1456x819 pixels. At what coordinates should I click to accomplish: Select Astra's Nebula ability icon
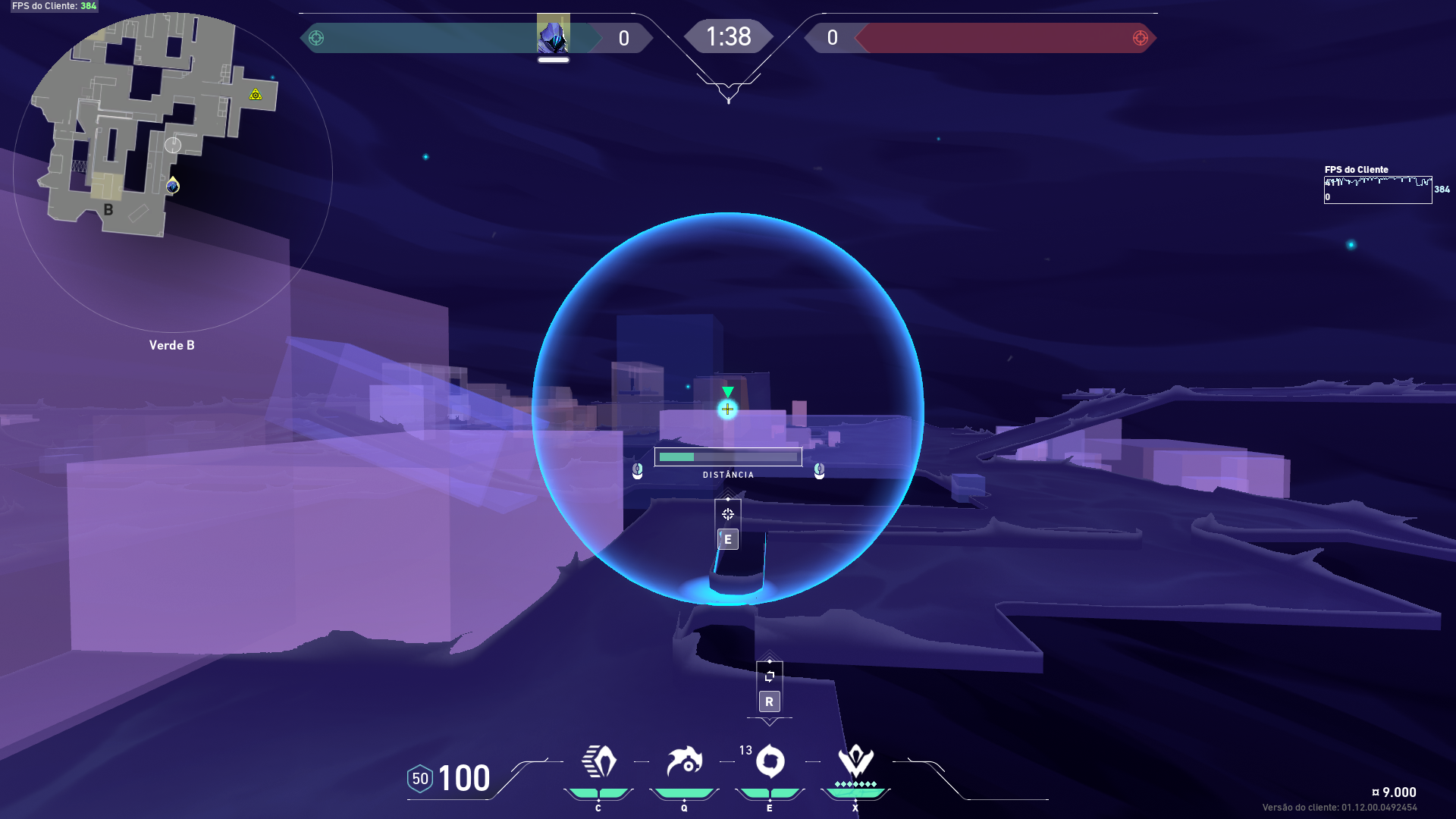point(769,761)
